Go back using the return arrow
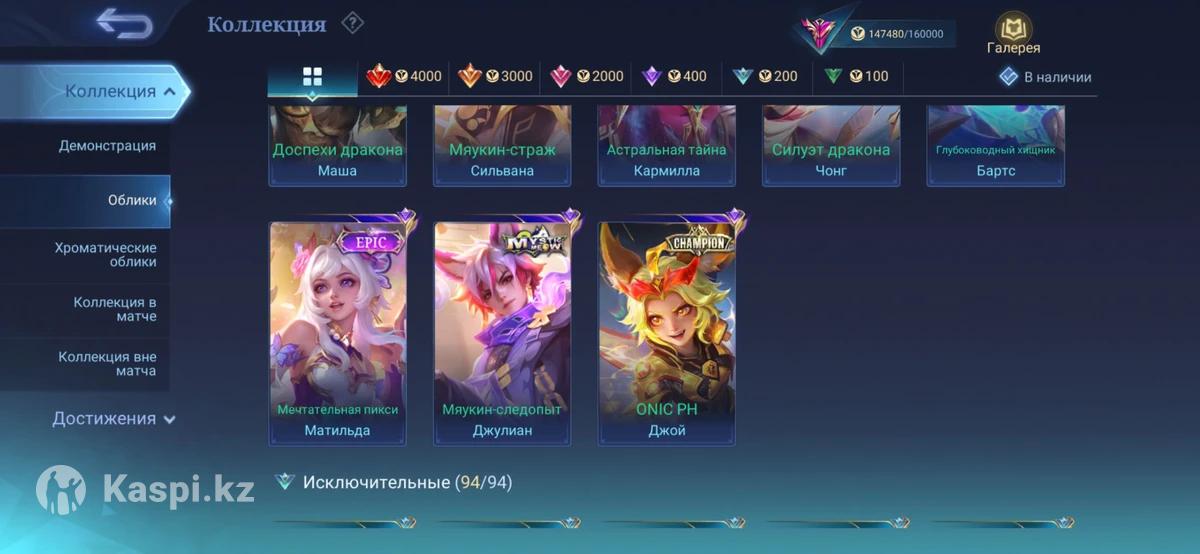The image size is (1200, 554). (x=124, y=25)
